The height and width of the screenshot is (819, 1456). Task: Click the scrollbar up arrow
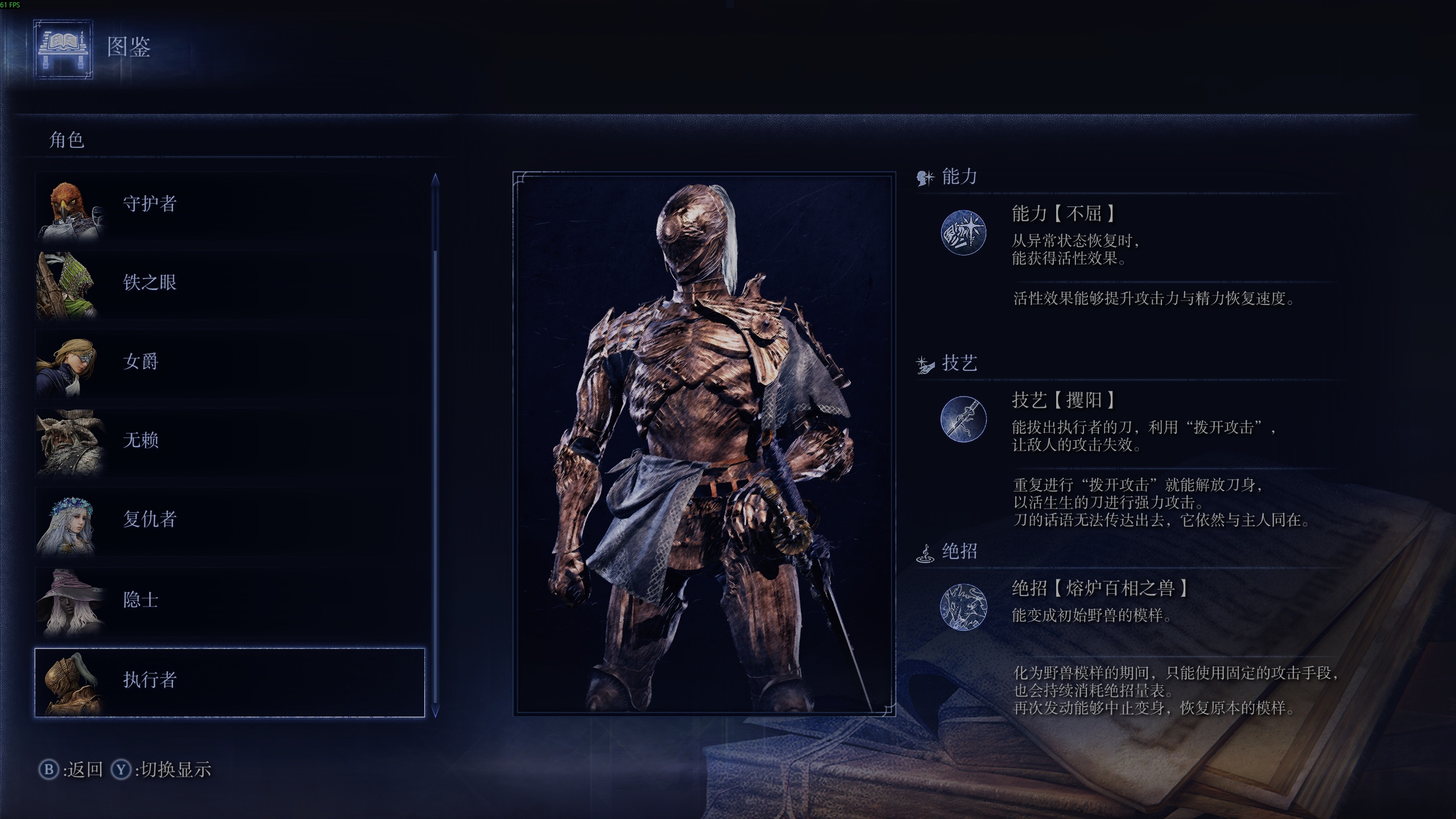click(435, 181)
